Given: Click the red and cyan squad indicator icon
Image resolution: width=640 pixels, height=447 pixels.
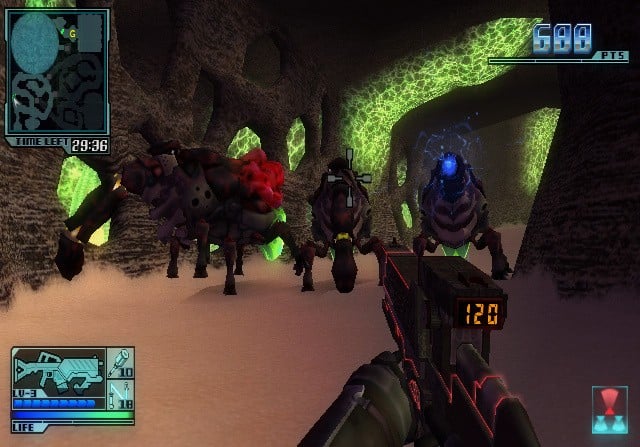Looking at the screenshot, I should [x=609, y=408].
